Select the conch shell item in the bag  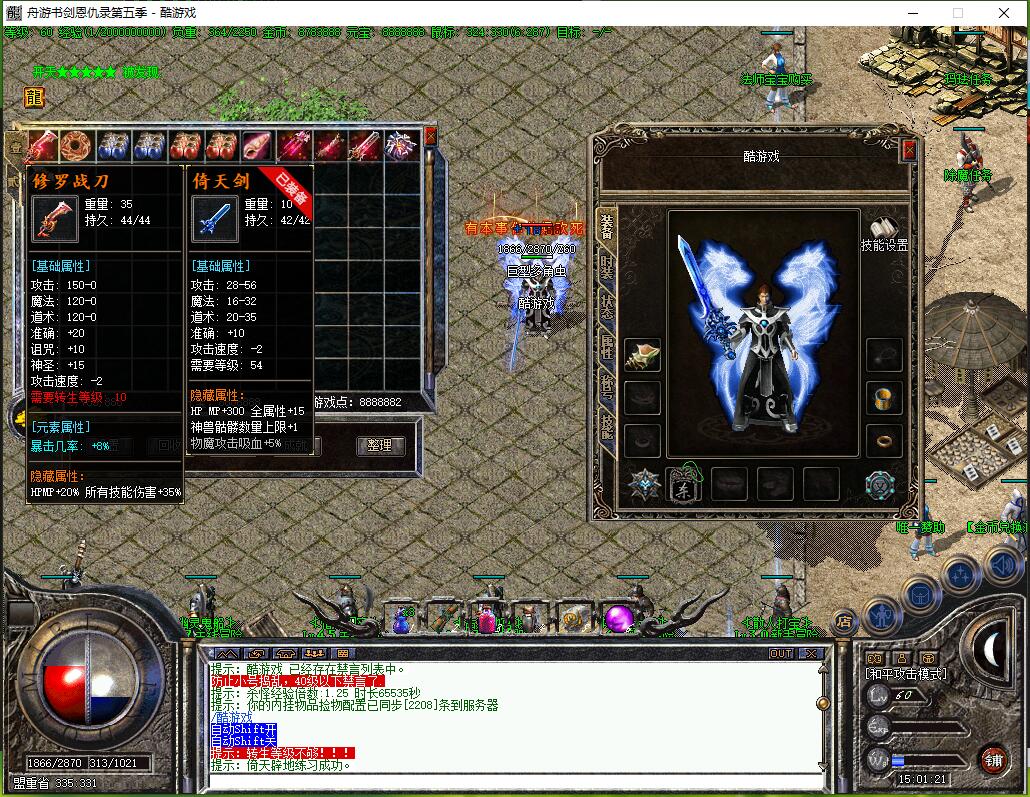click(256, 146)
